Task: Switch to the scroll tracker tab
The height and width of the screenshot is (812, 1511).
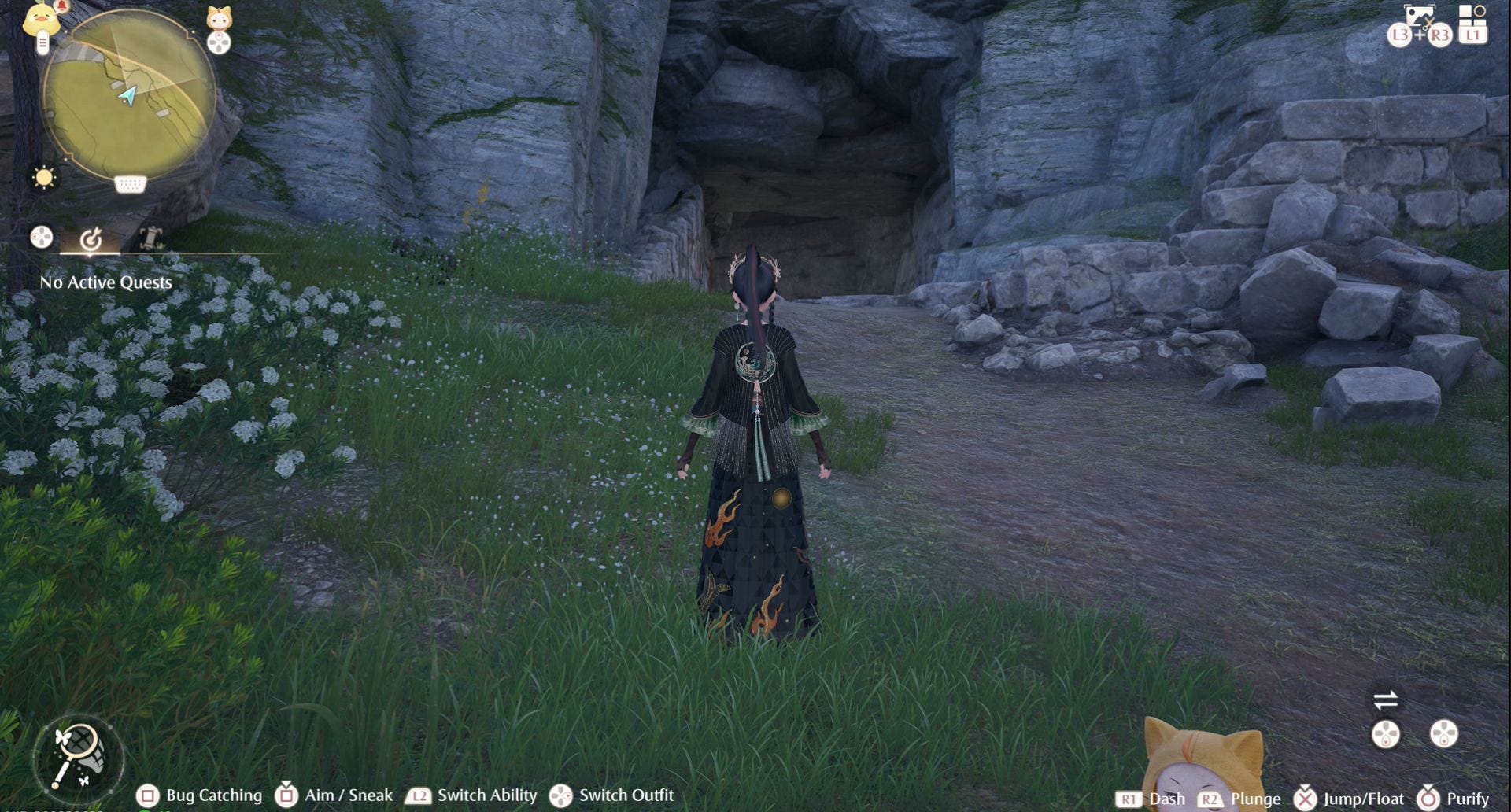Action: point(150,237)
